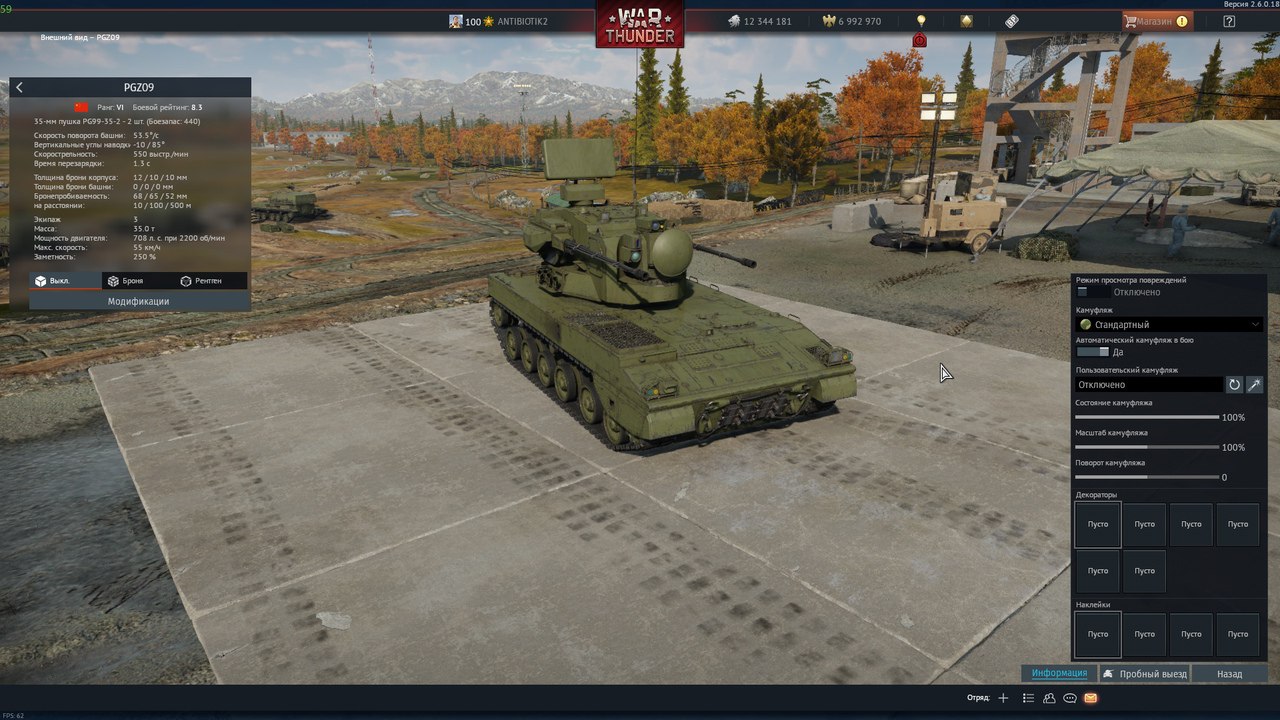Toggle the damage view mode switch
Viewport: 1280px width, 720px height.
click(x=1092, y=292)
